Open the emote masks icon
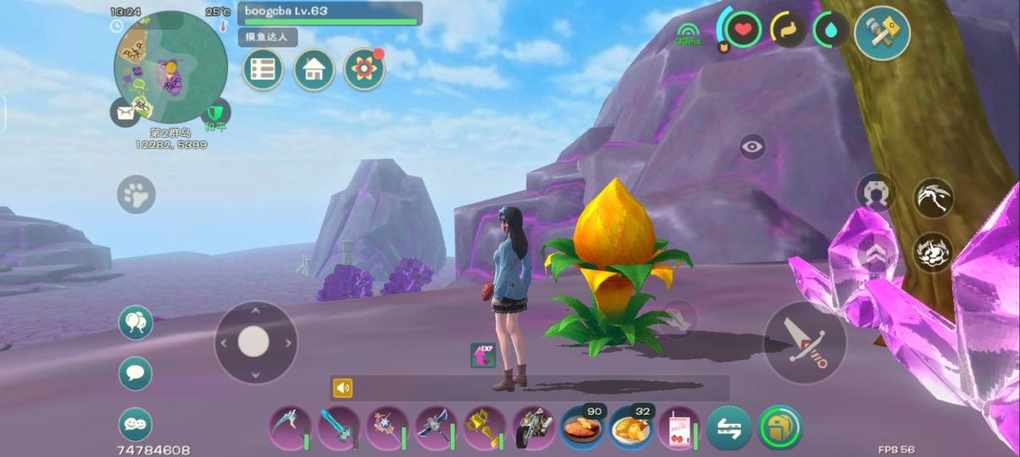Viewport: 1020px width, 457px height. (x=135, y=423)
